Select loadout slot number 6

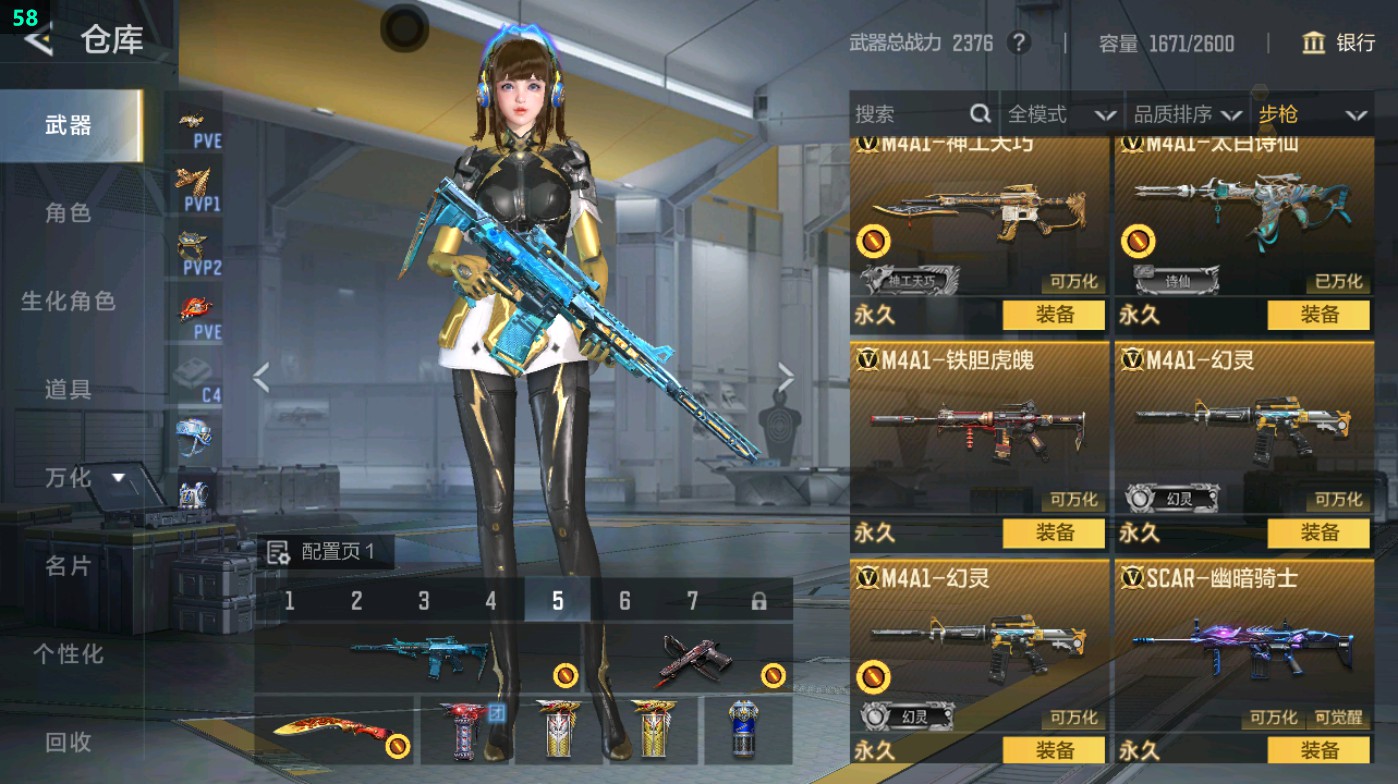(624, 601)
